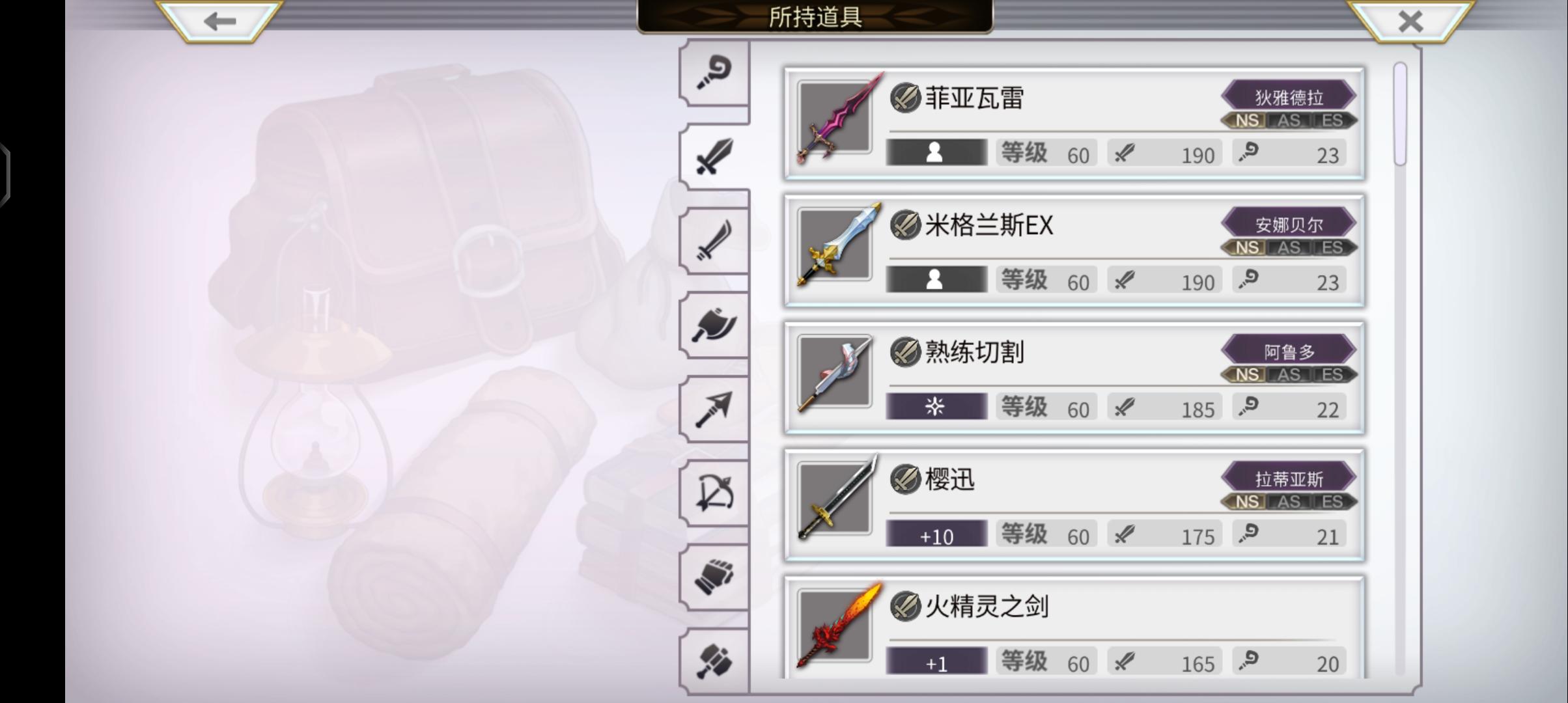Open the spear weapon category
Viewport: 1568px width, 703px height.
[x=714, y=410]
